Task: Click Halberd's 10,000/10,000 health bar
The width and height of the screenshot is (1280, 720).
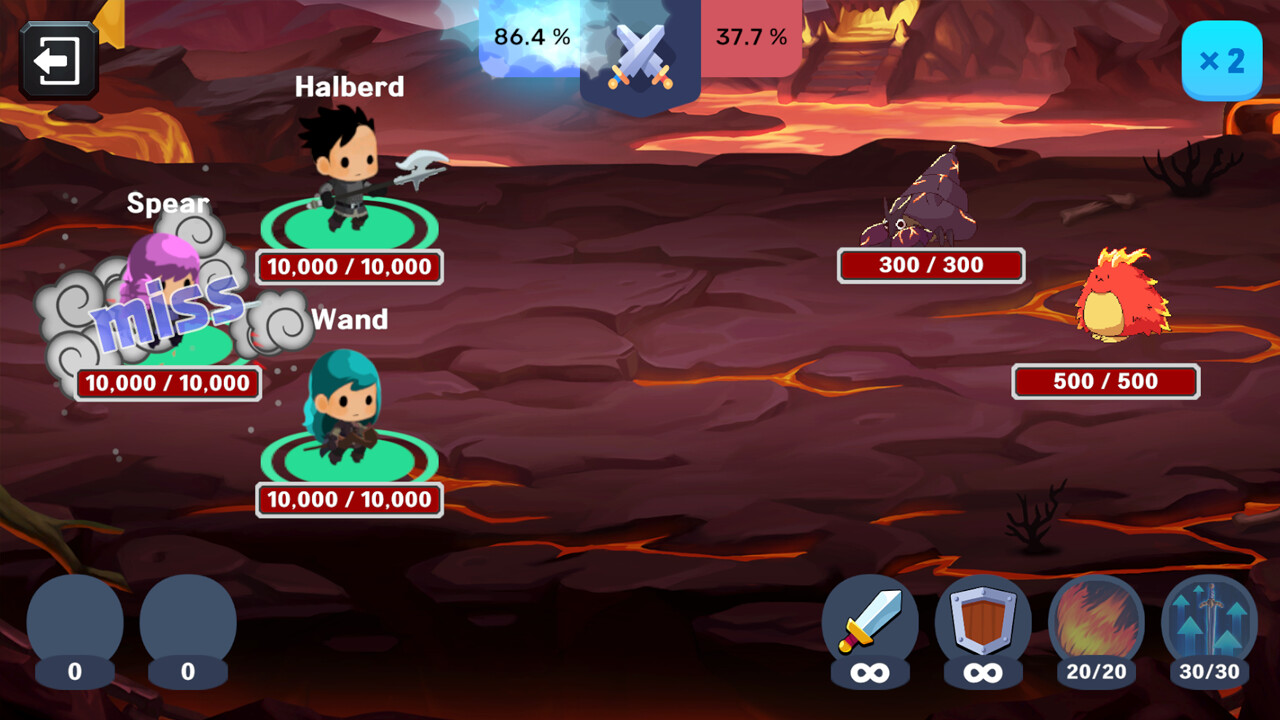Action: pyautogui.click(x=348, y=267)
